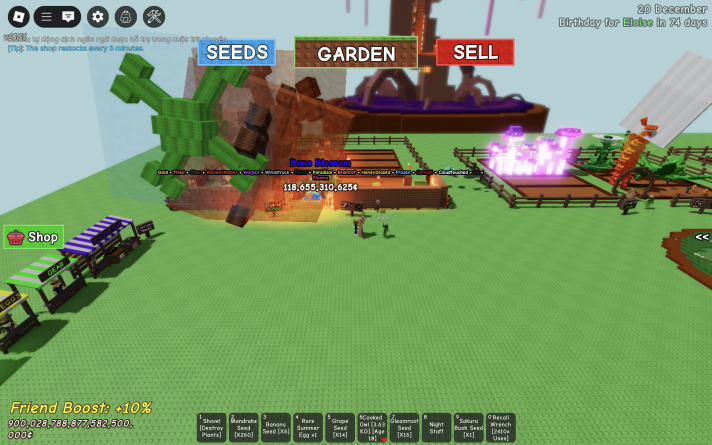Open the hamburger list menu
The height and width of the screenshot is (445, 712).
46,17
